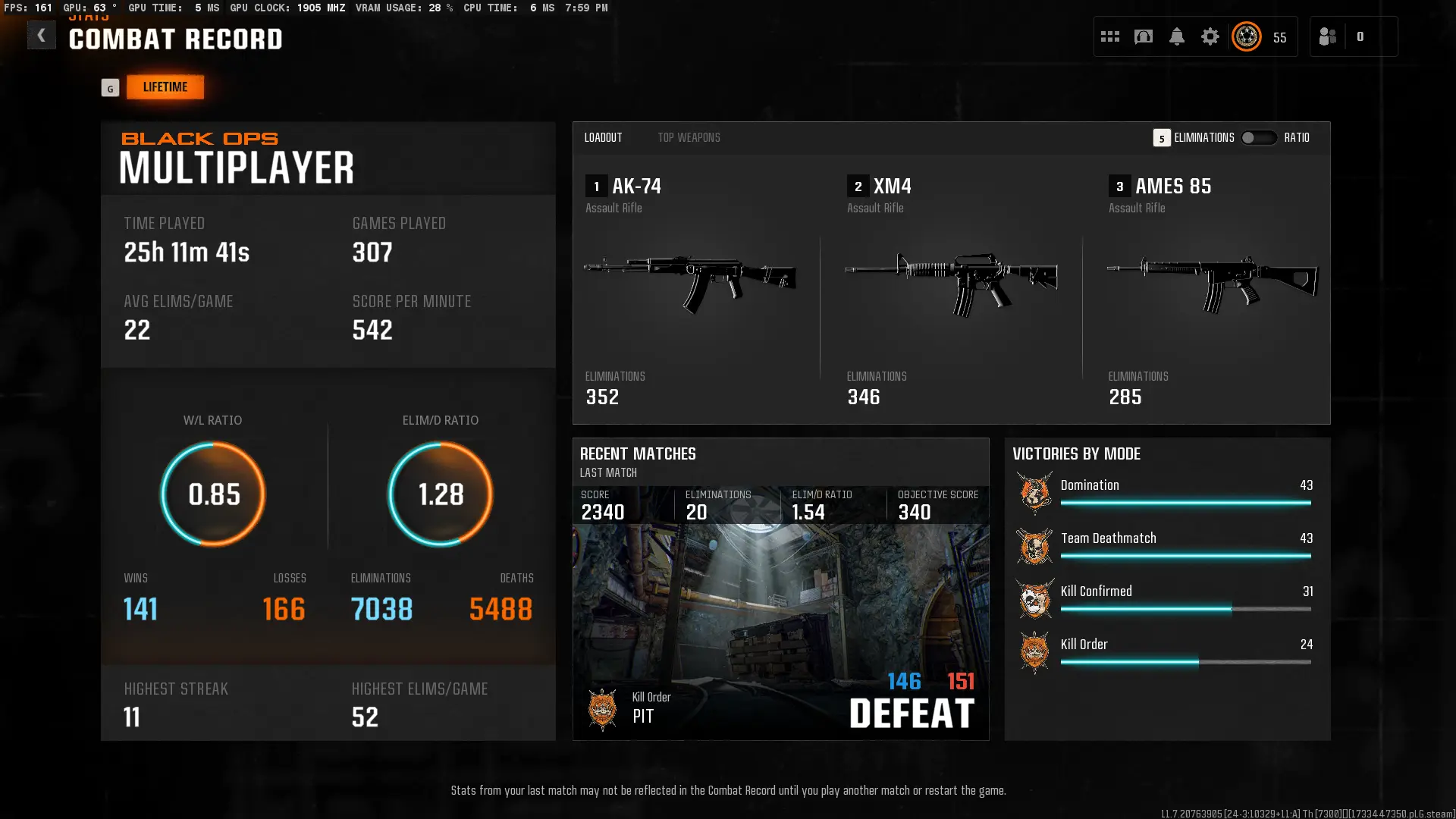Viewport: 1456px width, 819px height.
Task: Click the Kill Confirmed mode emblem
Action: (1035, 598)
